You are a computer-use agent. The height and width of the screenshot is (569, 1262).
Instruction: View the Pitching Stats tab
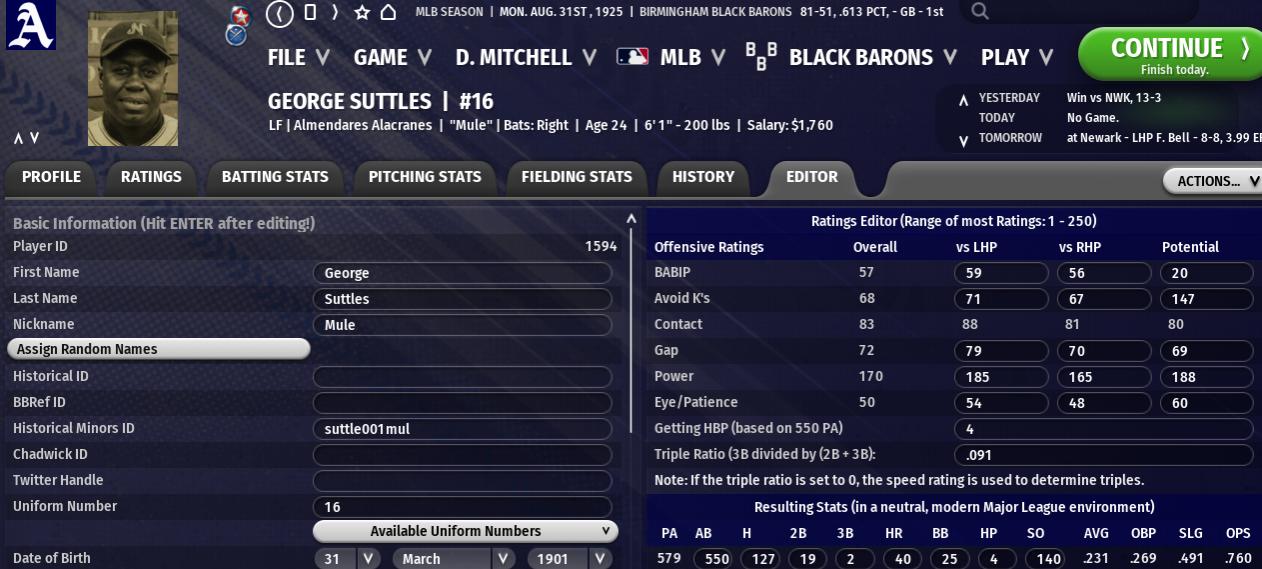tap(425, 177)
